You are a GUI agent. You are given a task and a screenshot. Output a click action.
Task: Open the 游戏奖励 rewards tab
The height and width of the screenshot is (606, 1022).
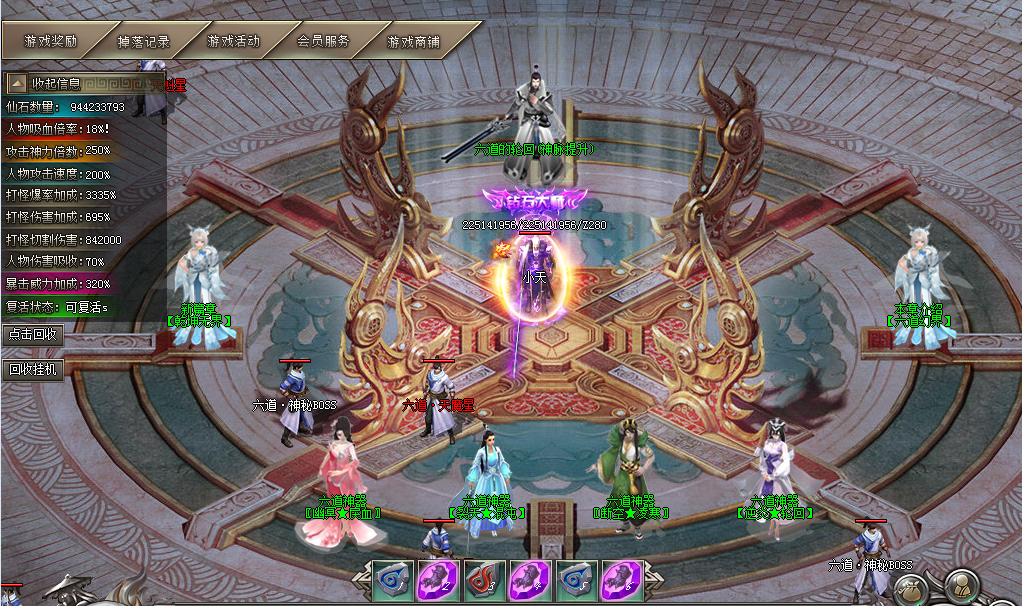pos(51,41)
